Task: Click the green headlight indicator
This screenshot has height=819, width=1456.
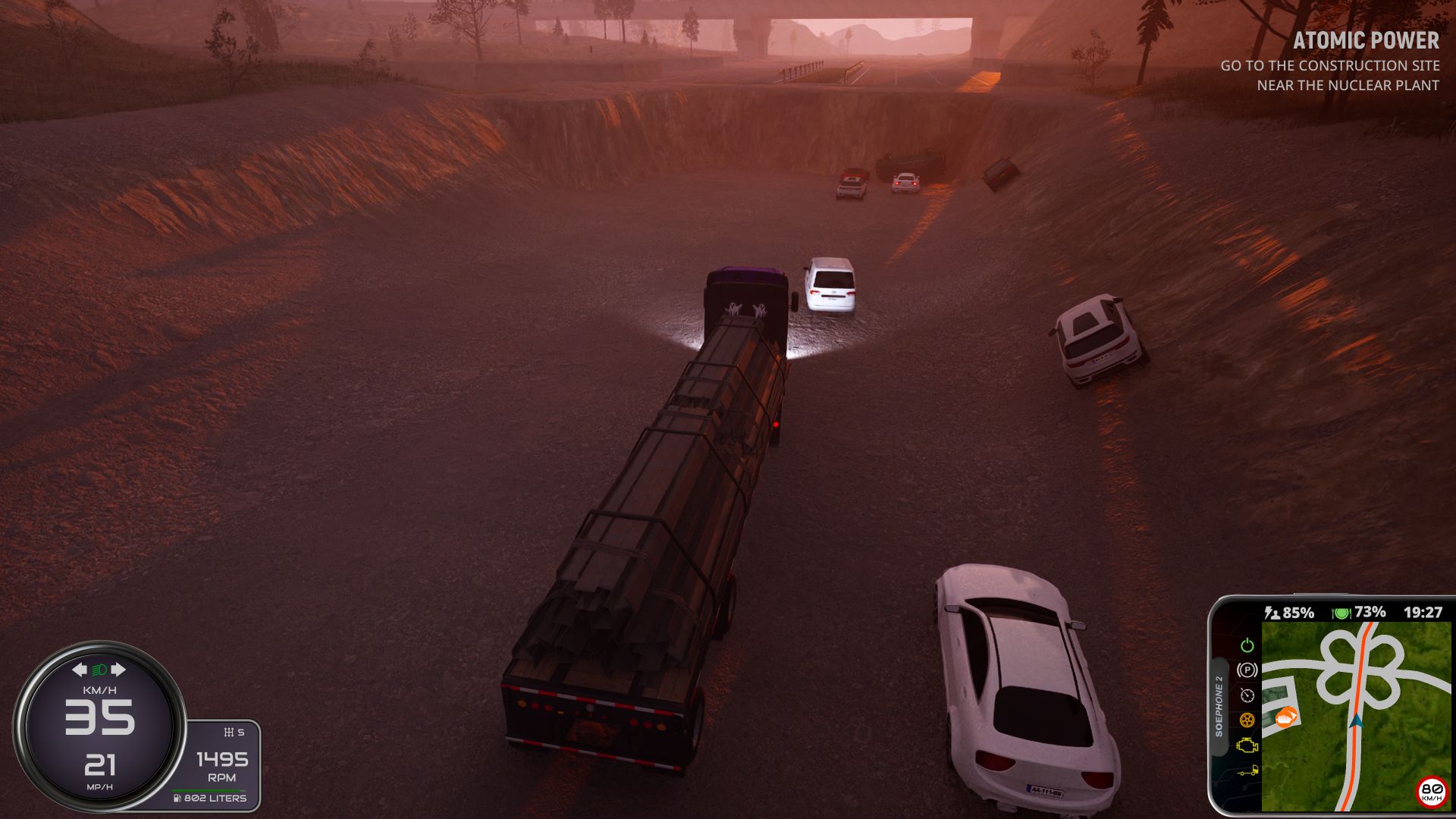Action: click(99, 670)
